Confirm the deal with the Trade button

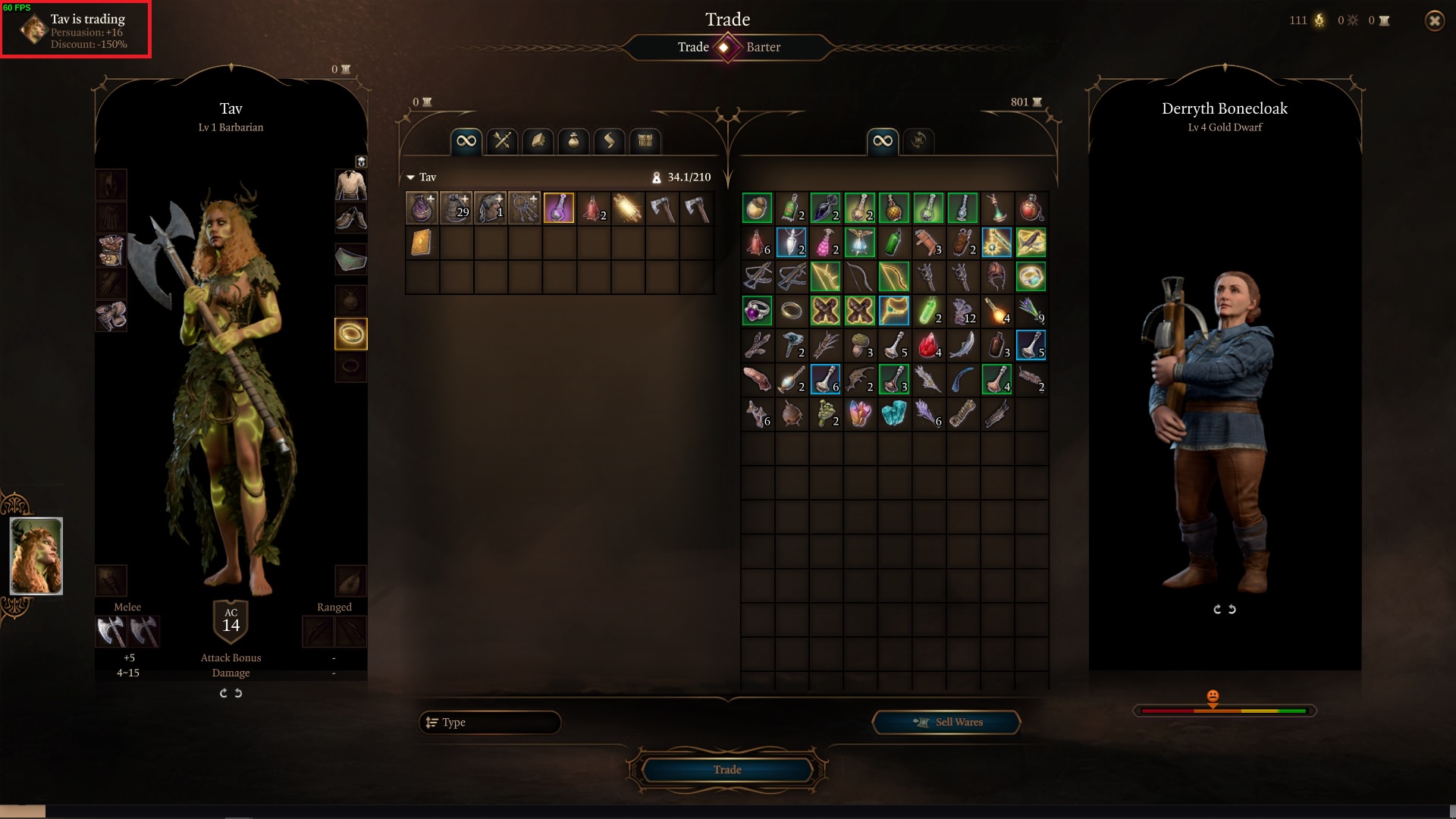[727, 770]
